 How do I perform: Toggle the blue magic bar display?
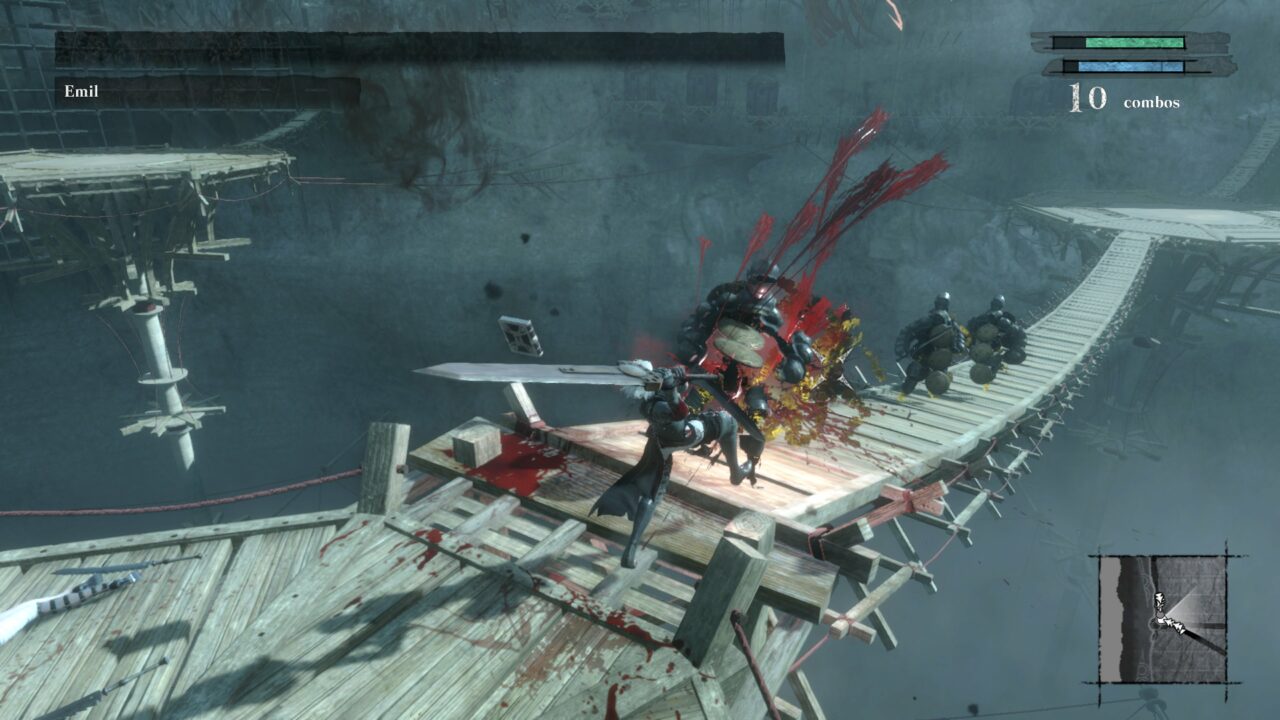tap(1130, 68)
